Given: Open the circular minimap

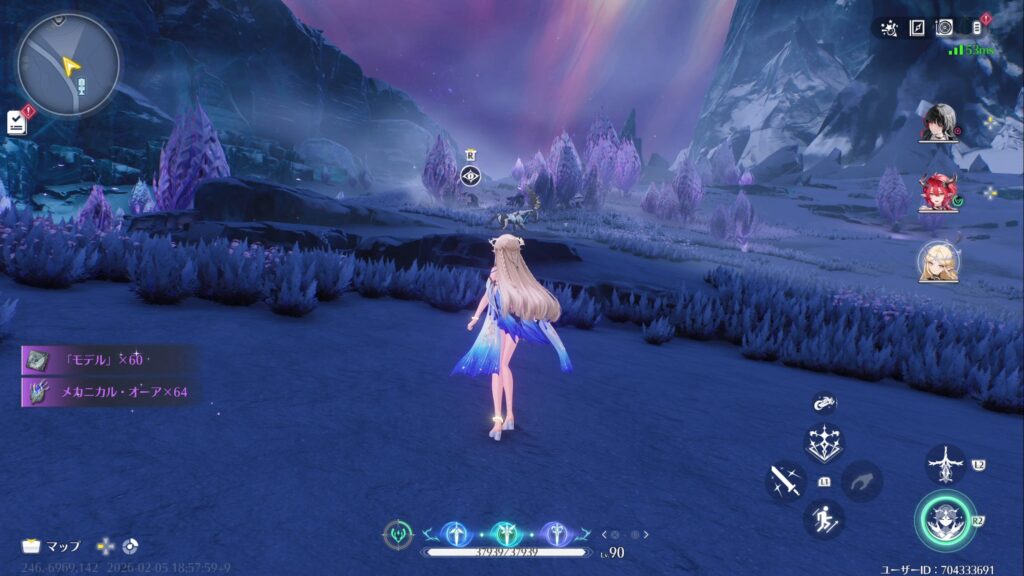Looking at the screenshot, I should pos(68,64).
